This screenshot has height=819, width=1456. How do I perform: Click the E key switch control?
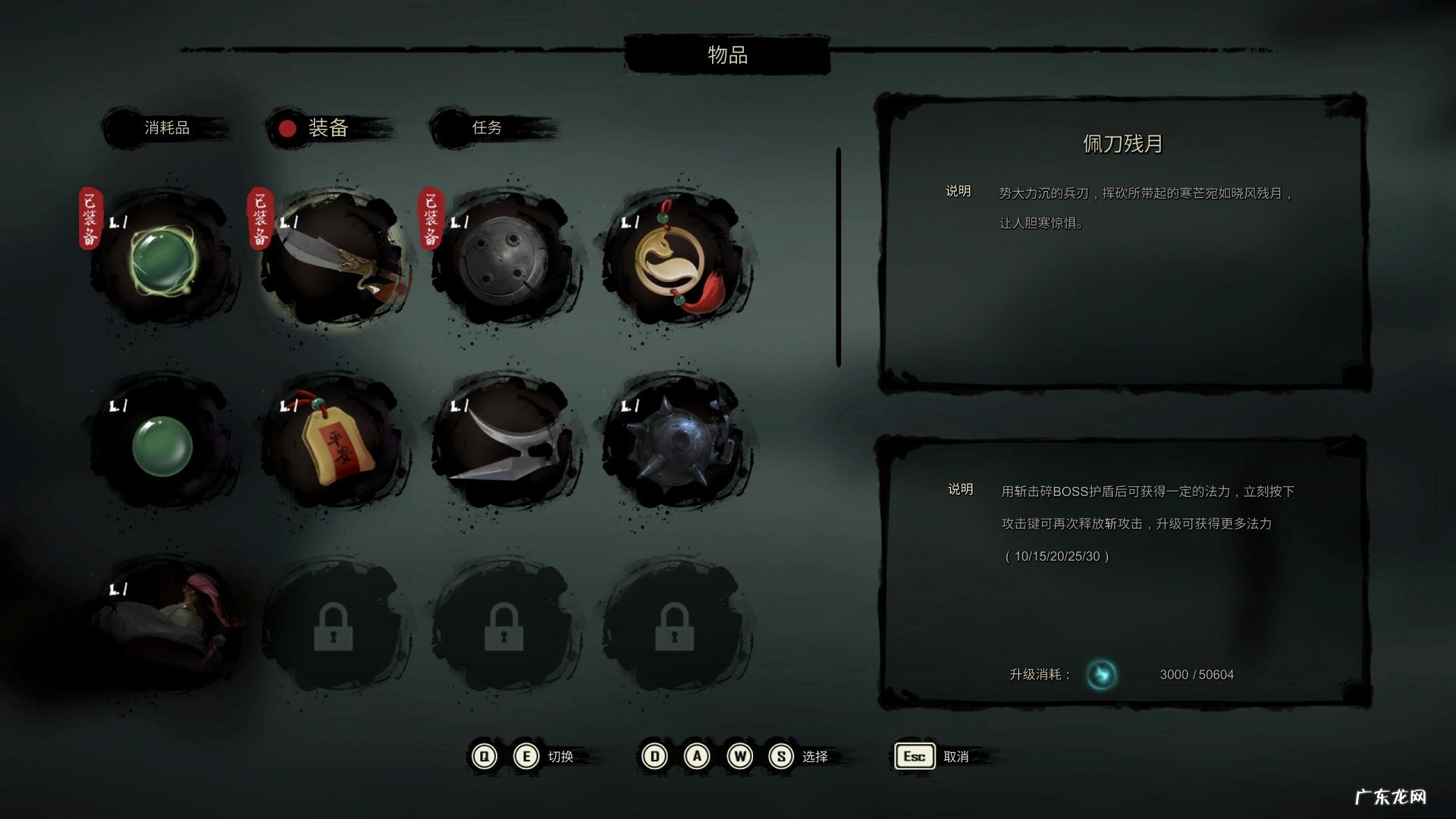coord(526,756)
